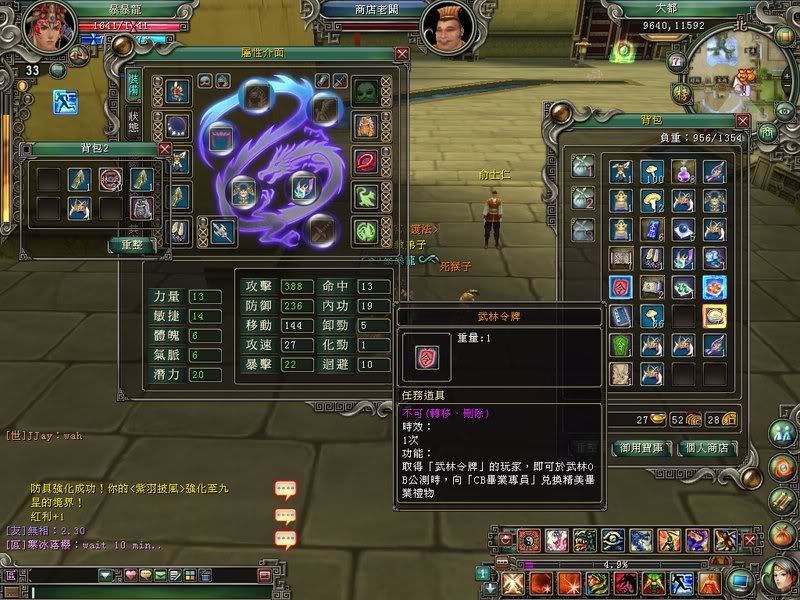The height and width of the screenshot is (600, 800).
Task: Close the 屬性介面 attributes window
Action: (402, 54)
